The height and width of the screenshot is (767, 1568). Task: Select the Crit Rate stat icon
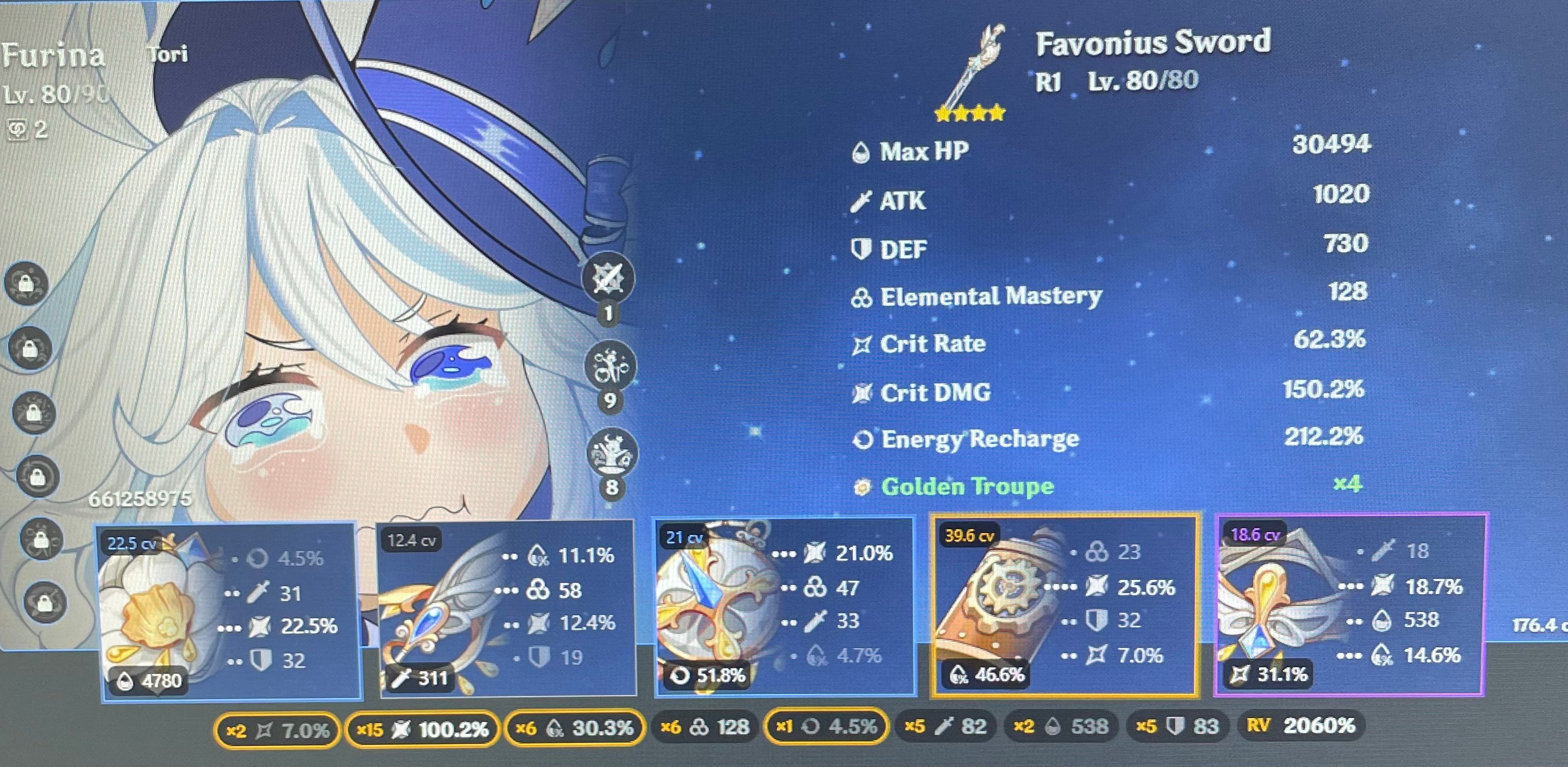point(860,344)
